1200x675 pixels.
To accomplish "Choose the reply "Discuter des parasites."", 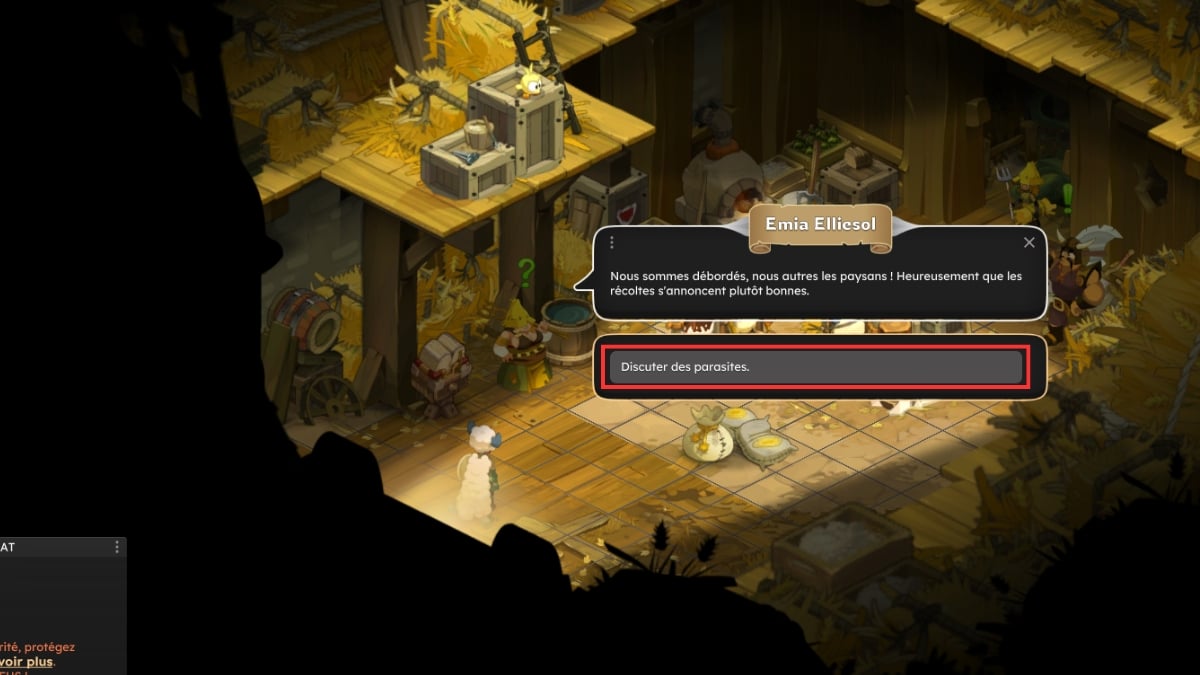I will point(815,367).
